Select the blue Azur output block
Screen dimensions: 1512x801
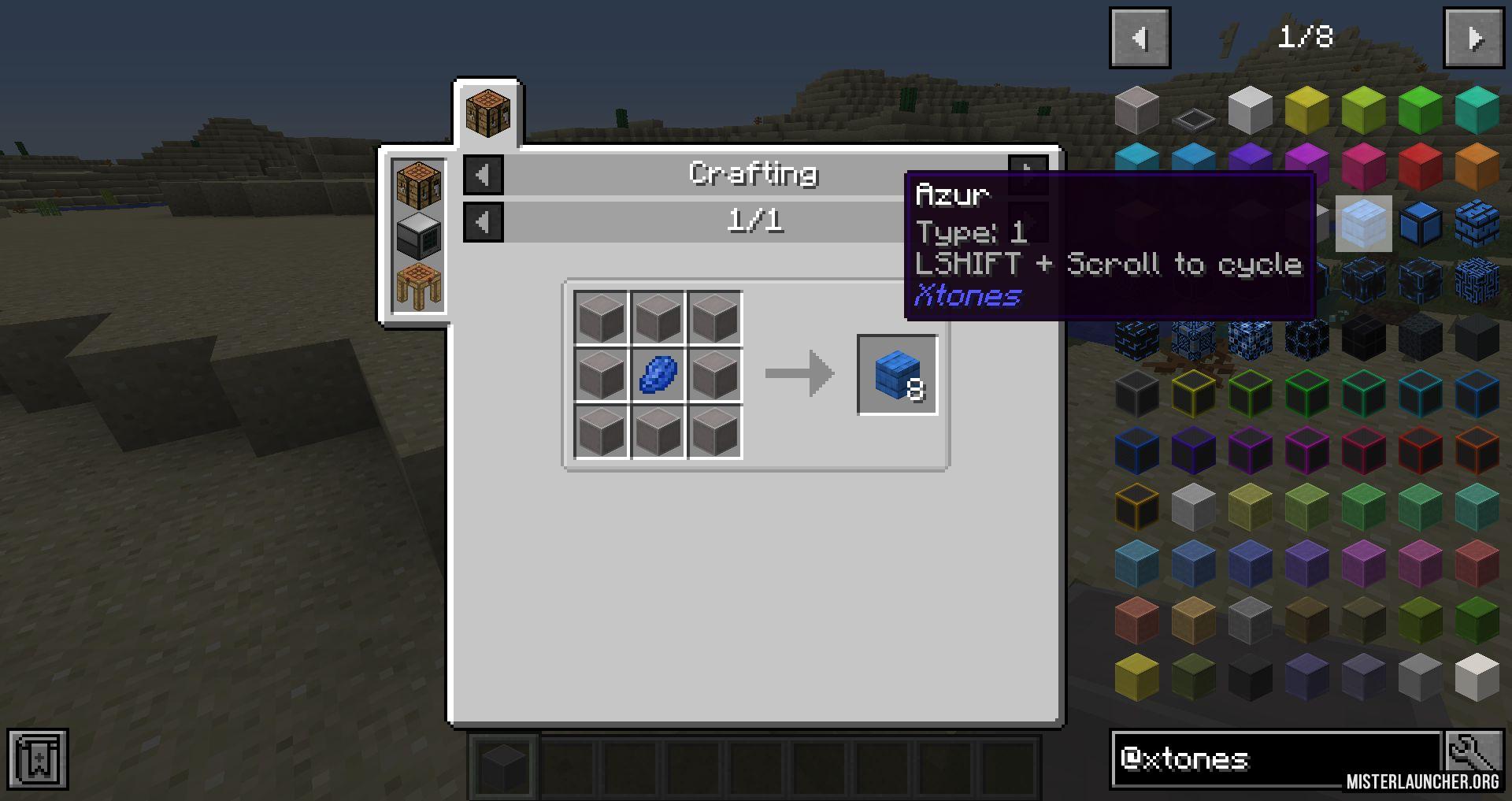pos(897,375)
